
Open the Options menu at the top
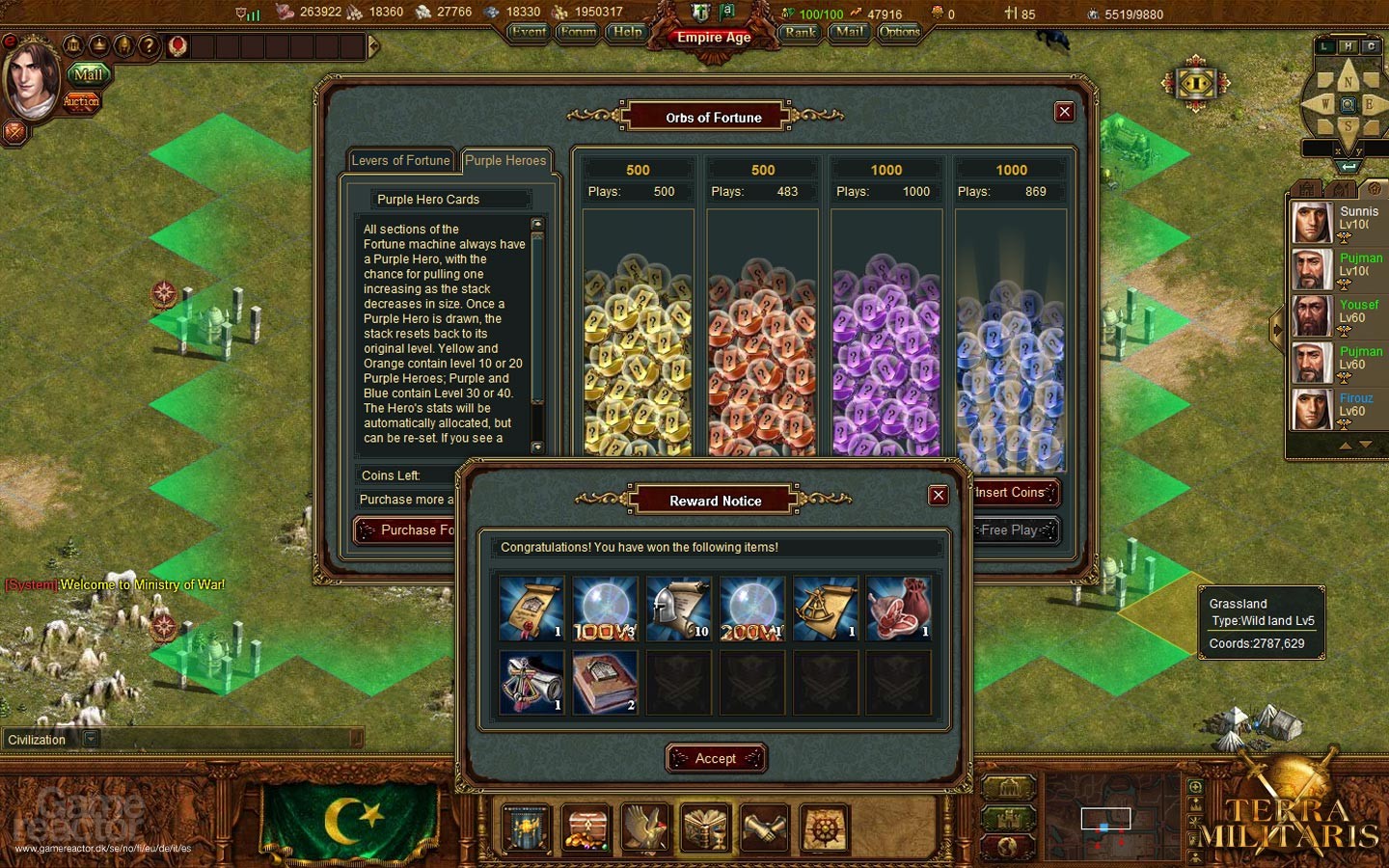point(898,32)
